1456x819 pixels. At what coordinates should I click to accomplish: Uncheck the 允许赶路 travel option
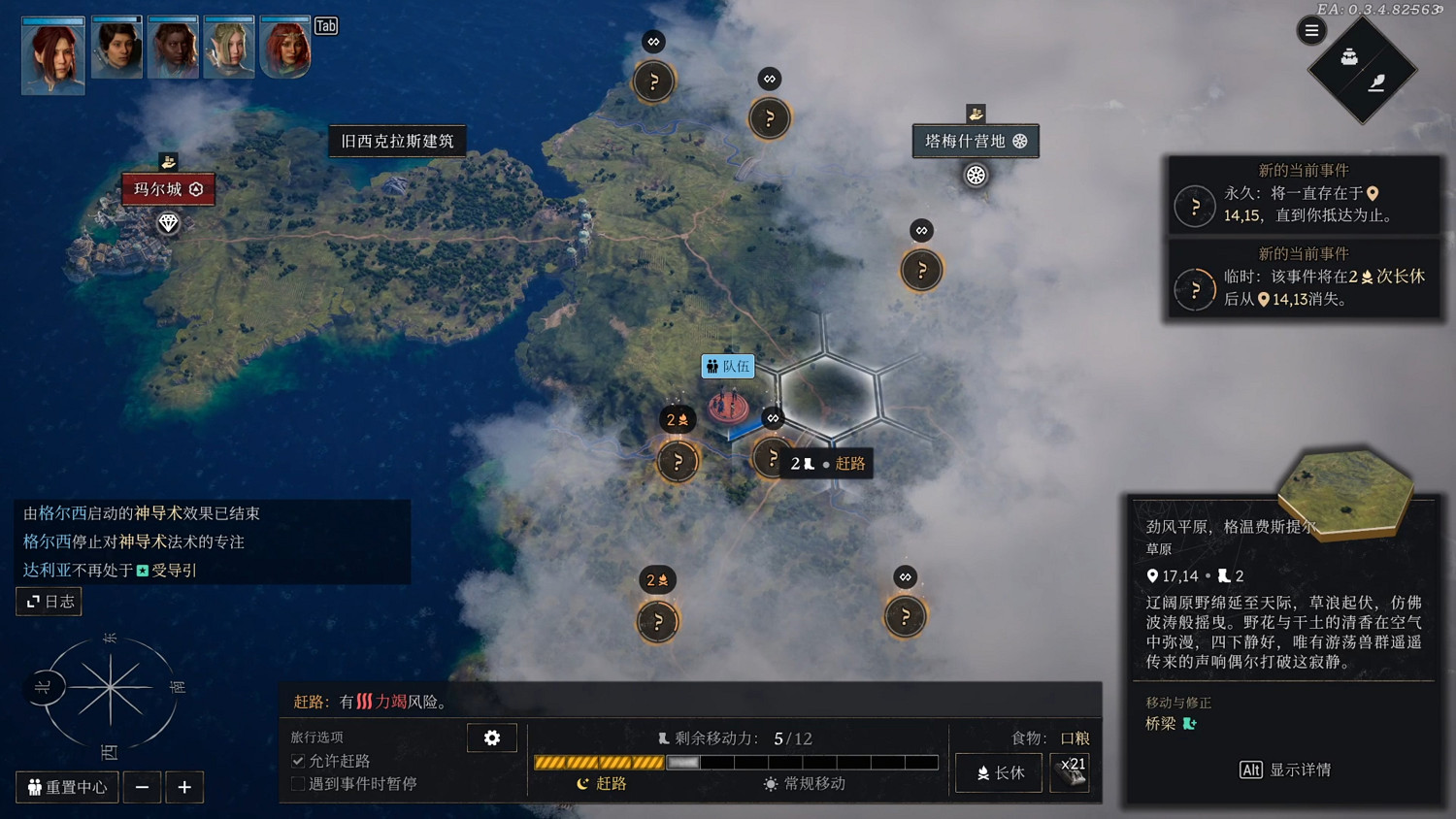tap(297, 761)
